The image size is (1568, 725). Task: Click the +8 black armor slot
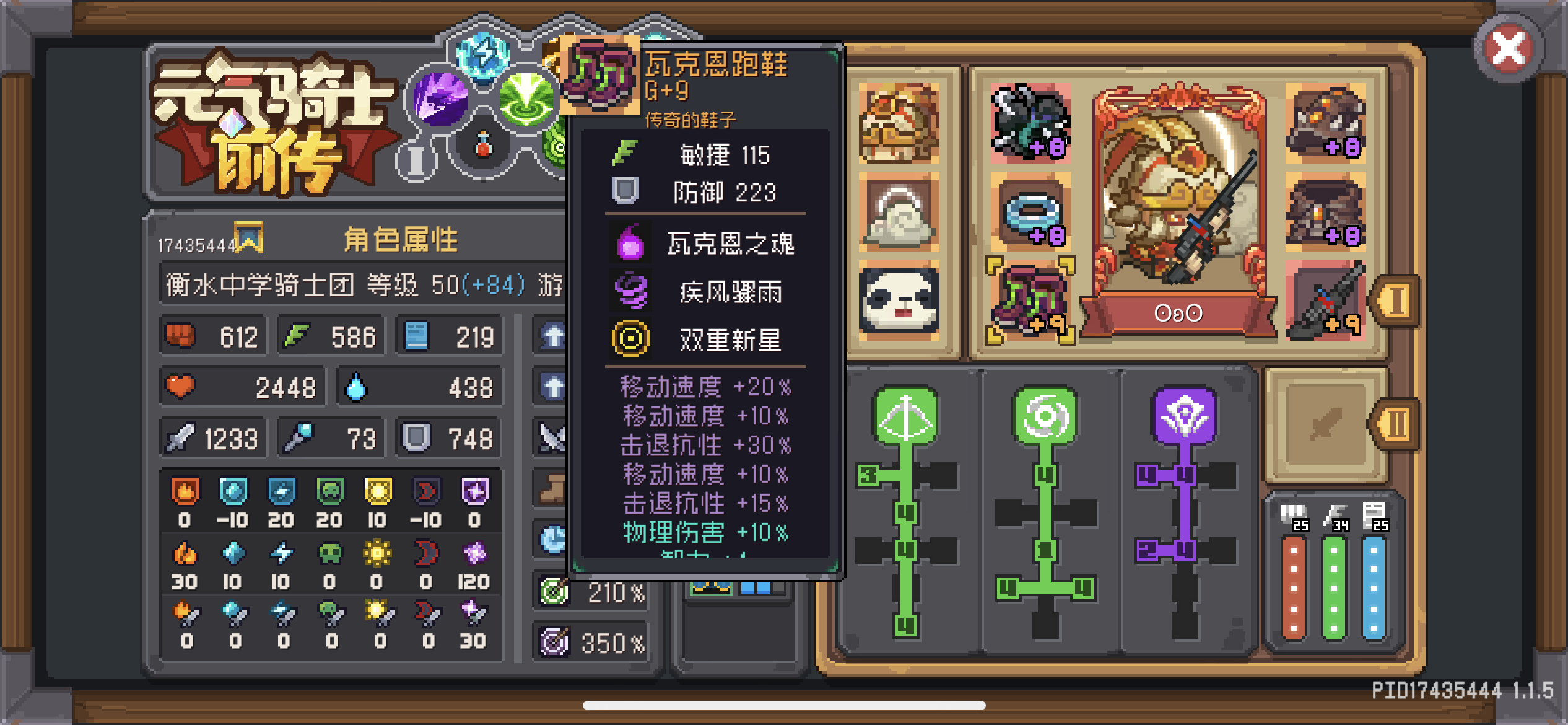pyautogui.click(x=1031, y=124)
